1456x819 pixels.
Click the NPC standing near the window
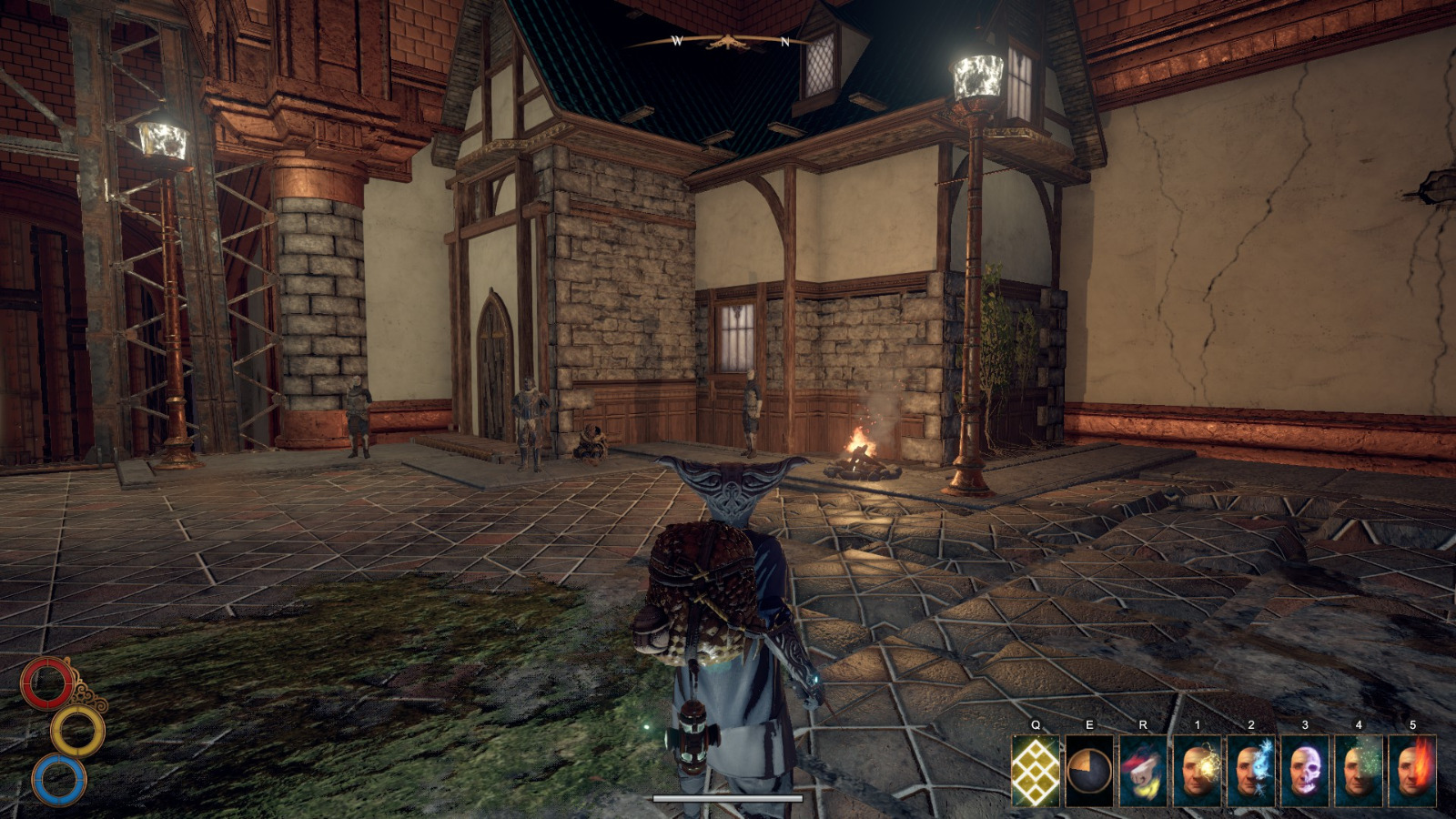pyautogui.click(x=751, y=409)
